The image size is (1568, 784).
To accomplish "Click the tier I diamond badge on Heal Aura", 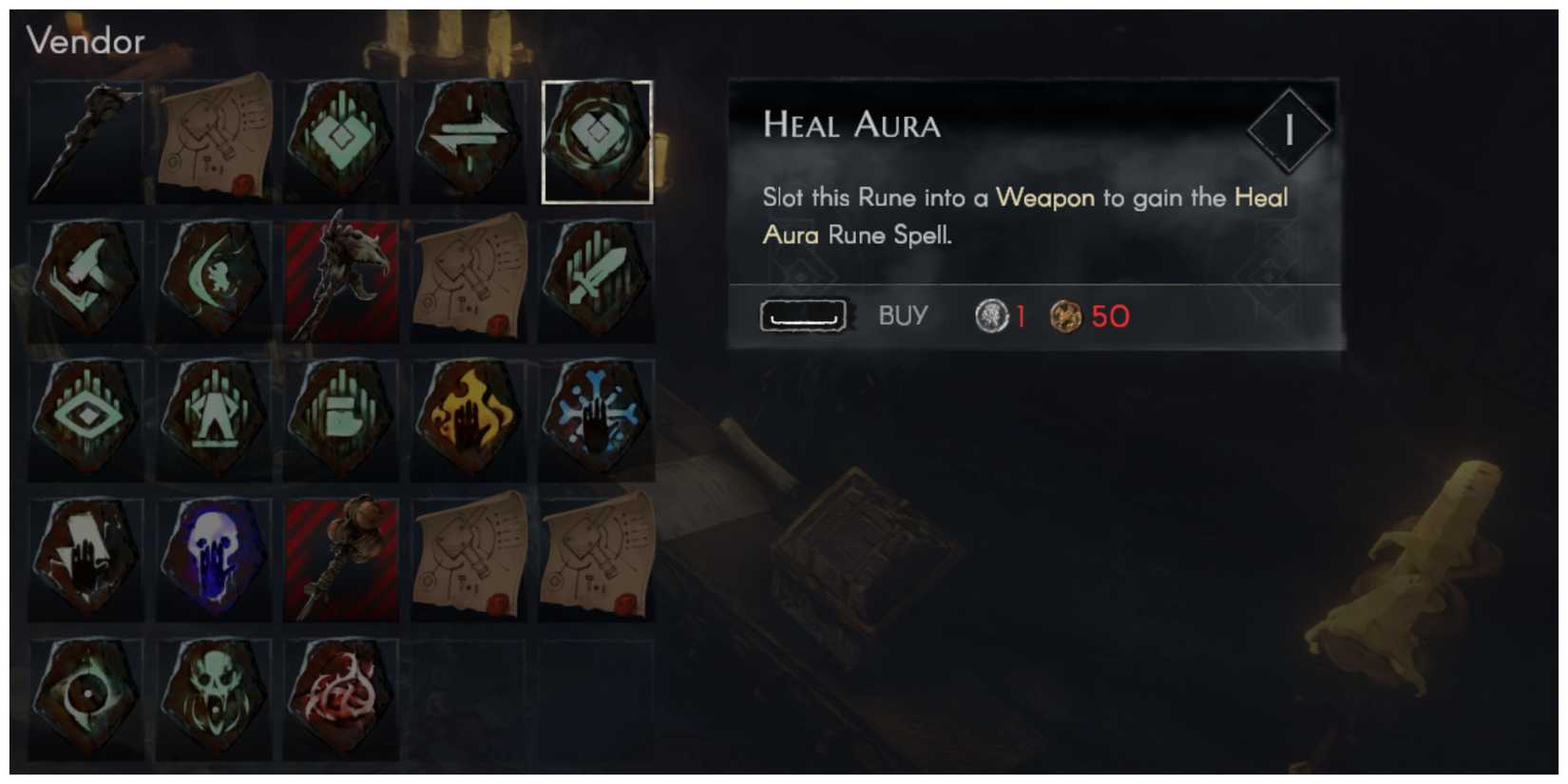I will coord(1290,130).
